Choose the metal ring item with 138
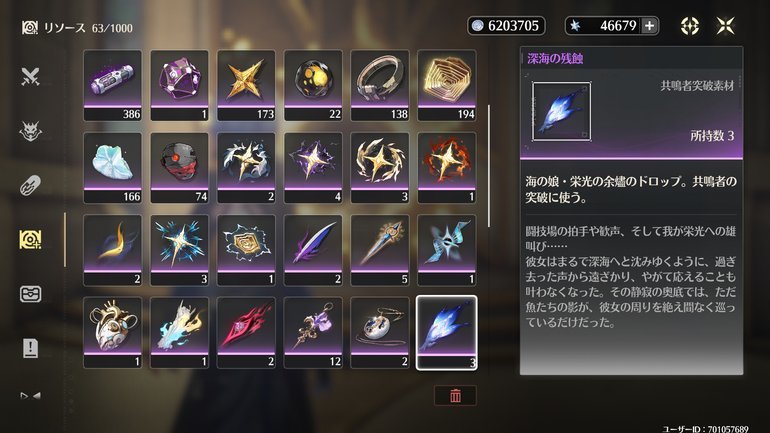770x433 pixels. 379,84
